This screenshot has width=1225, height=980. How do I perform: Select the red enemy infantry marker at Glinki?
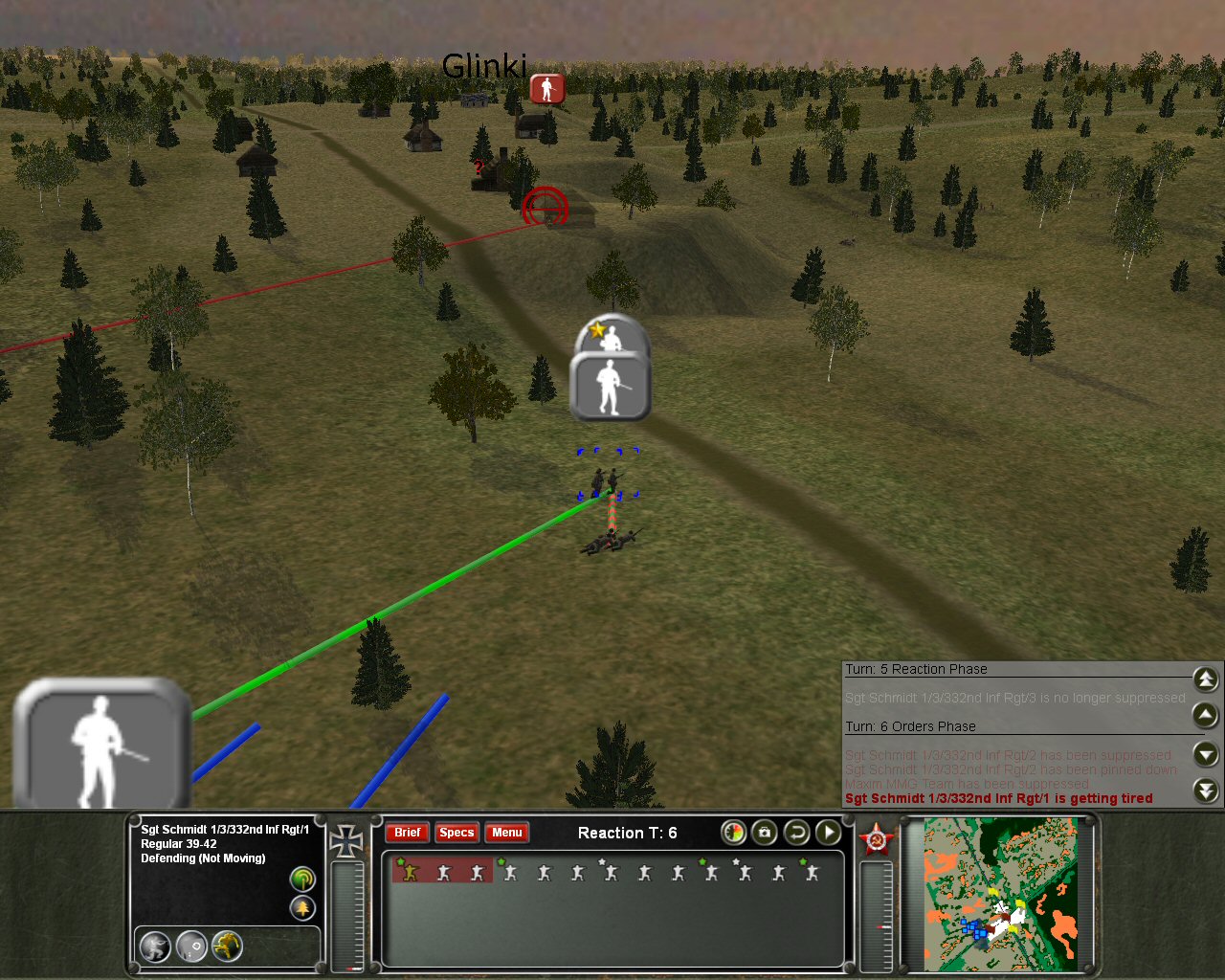pyautogui.click(x=546, y=89)
